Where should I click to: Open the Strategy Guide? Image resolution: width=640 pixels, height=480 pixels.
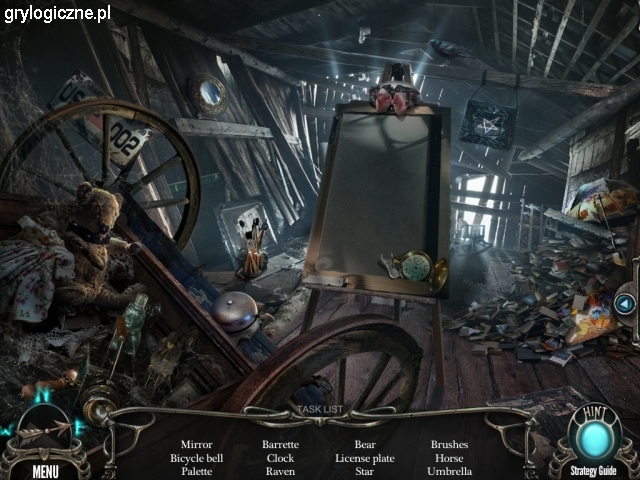[x=593, y=471]
